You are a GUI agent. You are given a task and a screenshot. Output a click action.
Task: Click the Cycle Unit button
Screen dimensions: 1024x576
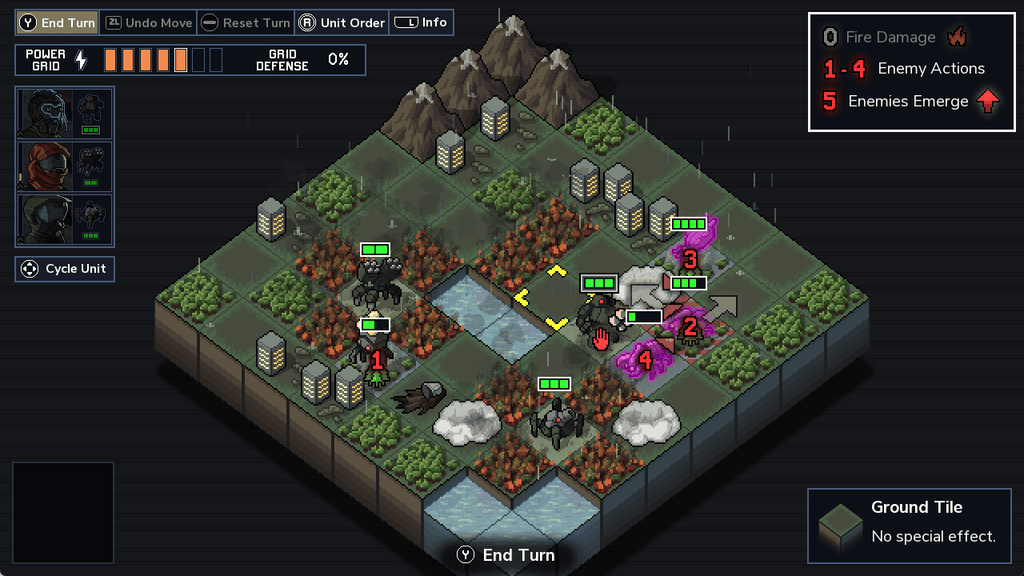[65, 269]
